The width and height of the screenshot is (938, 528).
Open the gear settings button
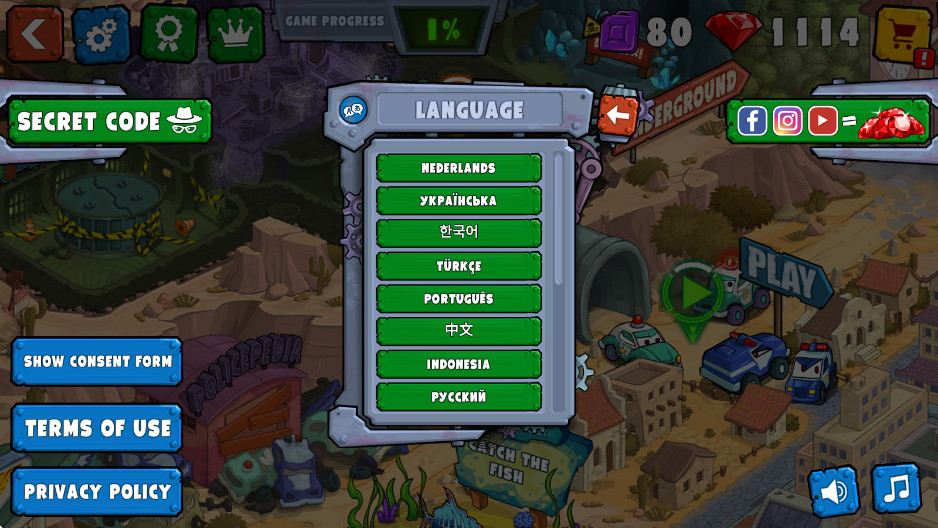tap(101, 34)
